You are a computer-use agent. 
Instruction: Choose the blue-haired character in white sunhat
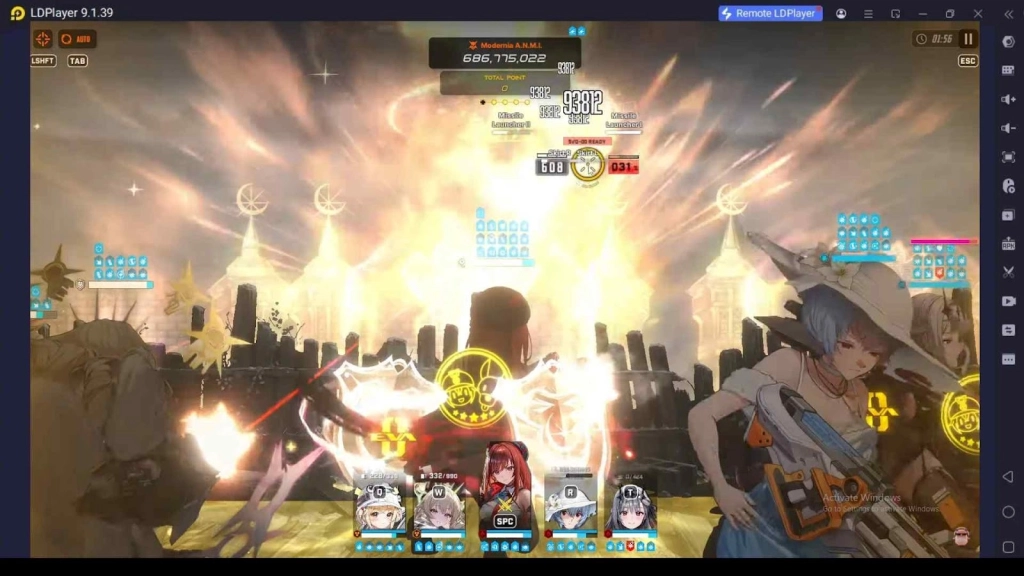[x=571, y=510]
